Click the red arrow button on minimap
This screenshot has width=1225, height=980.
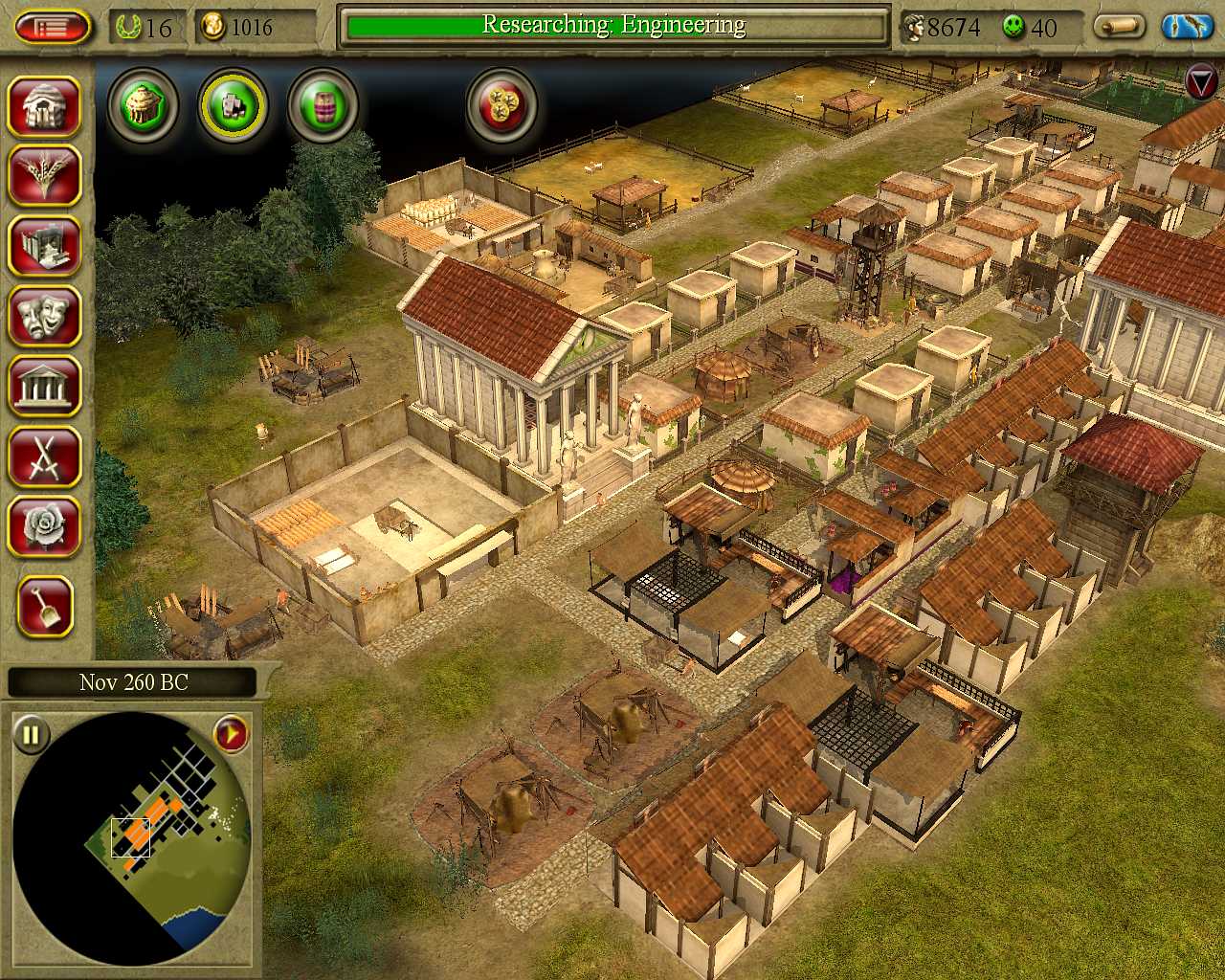[231, 735]
